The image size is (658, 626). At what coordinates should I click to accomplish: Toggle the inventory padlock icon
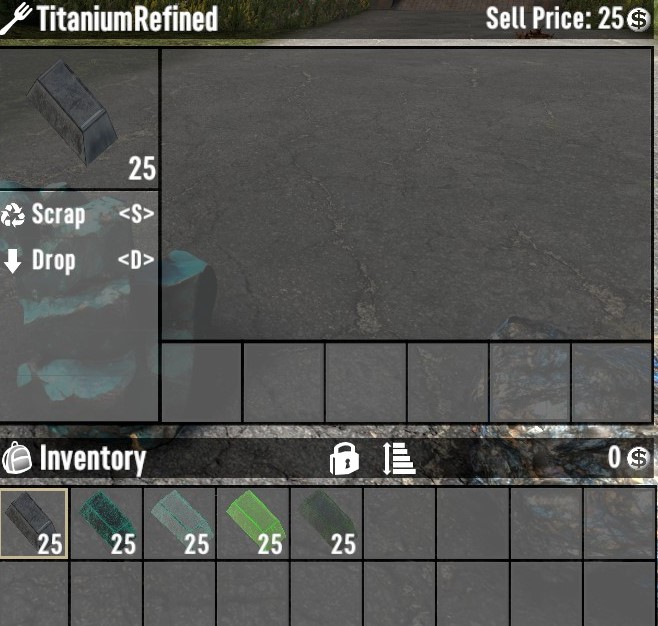tap(344, 459)
